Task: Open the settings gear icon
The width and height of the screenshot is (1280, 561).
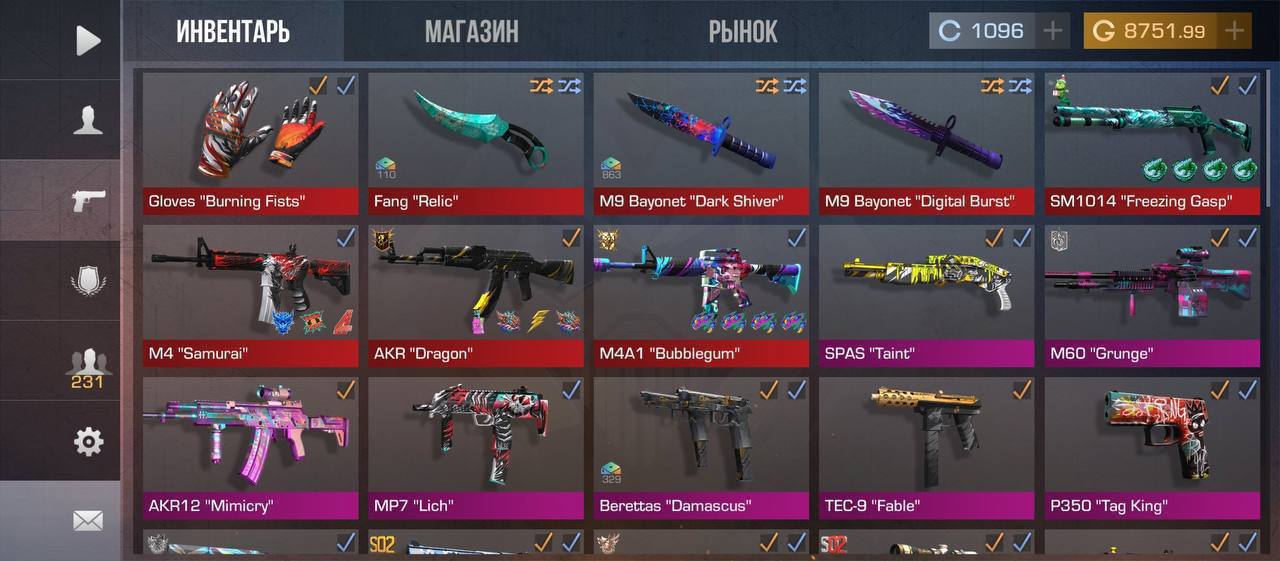Action: pyautogui.click(x=88, y=441)
